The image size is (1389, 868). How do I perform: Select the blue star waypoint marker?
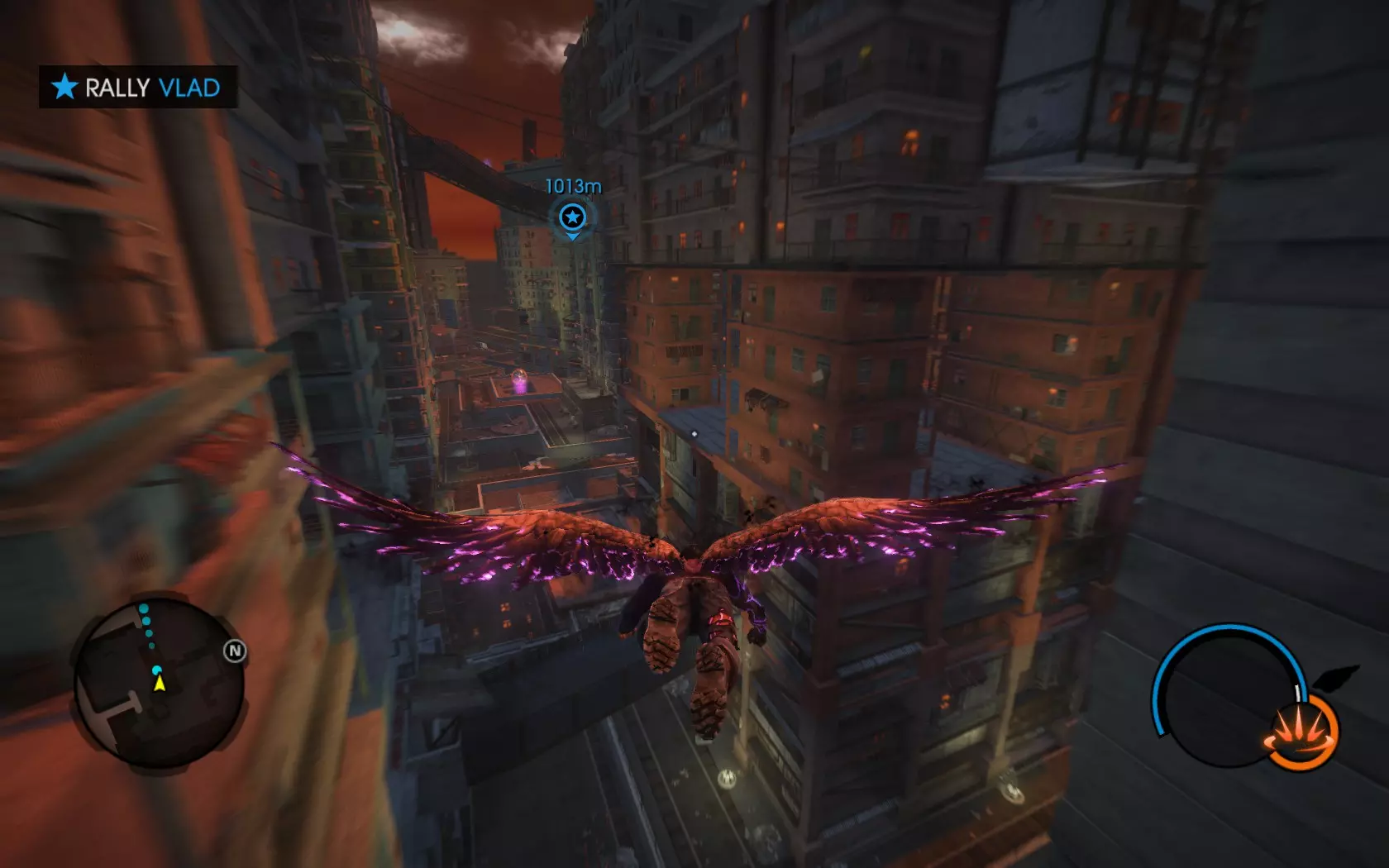(x=572, y=217)
